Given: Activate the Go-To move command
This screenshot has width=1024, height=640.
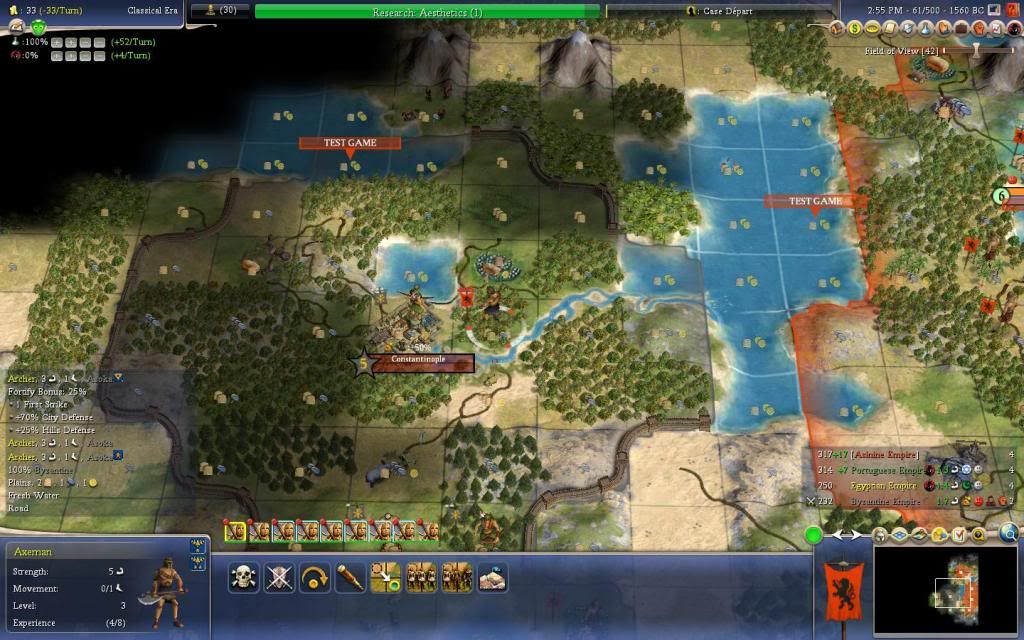Looking at the screenshot, I should [x=385, y=578].
